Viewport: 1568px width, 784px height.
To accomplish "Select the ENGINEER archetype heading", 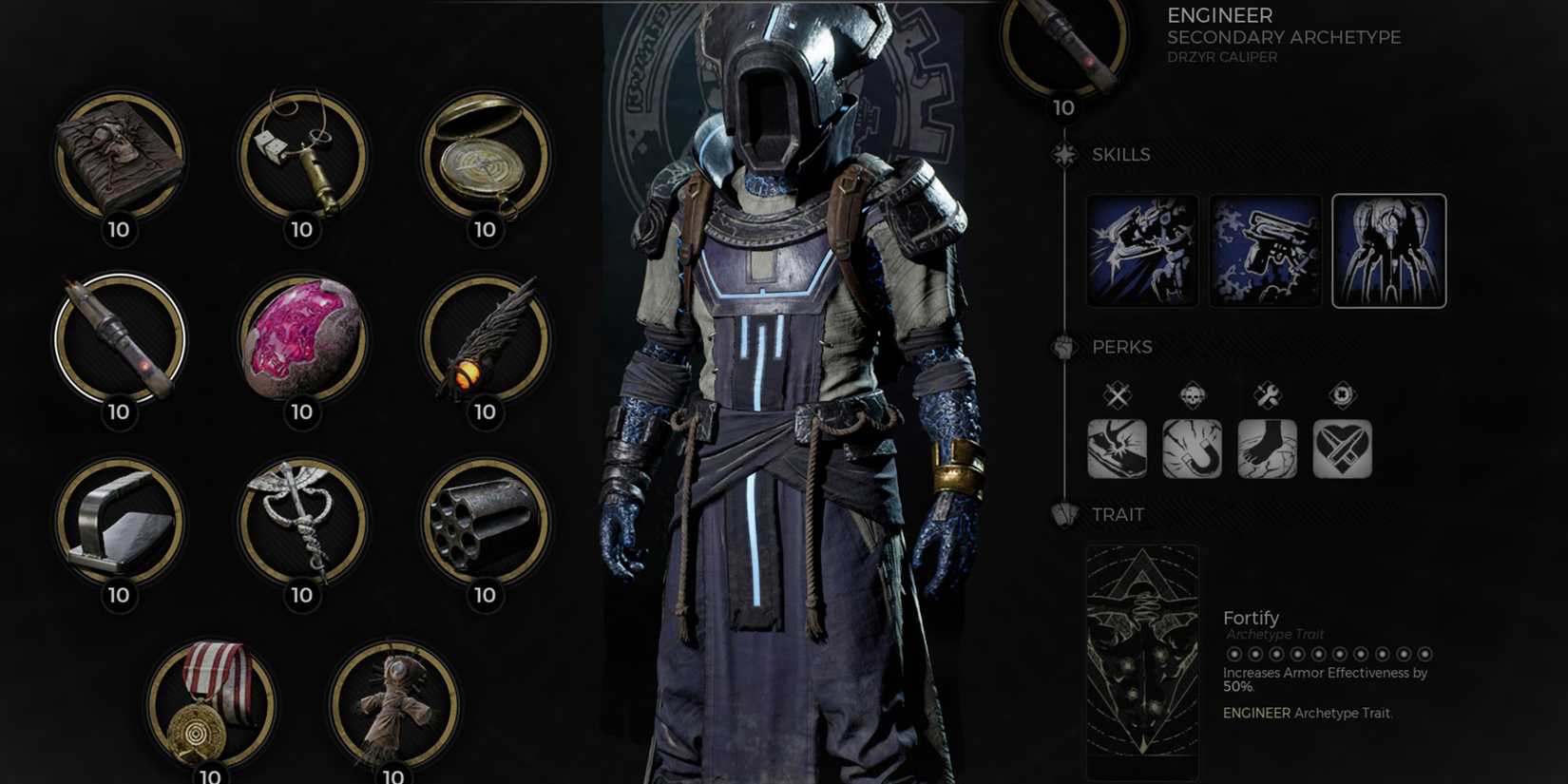I will tap(1221, 15).
